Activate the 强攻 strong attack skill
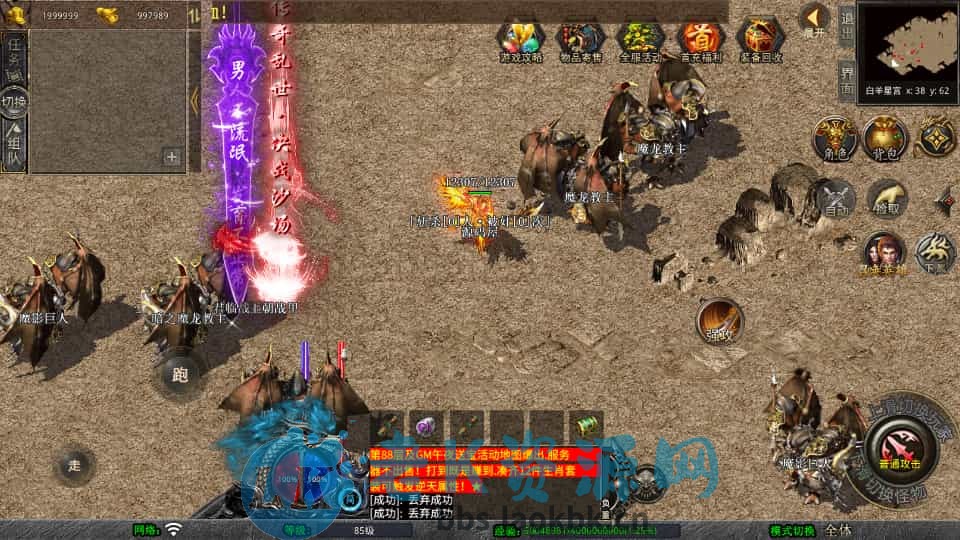 tap(719, 319)
